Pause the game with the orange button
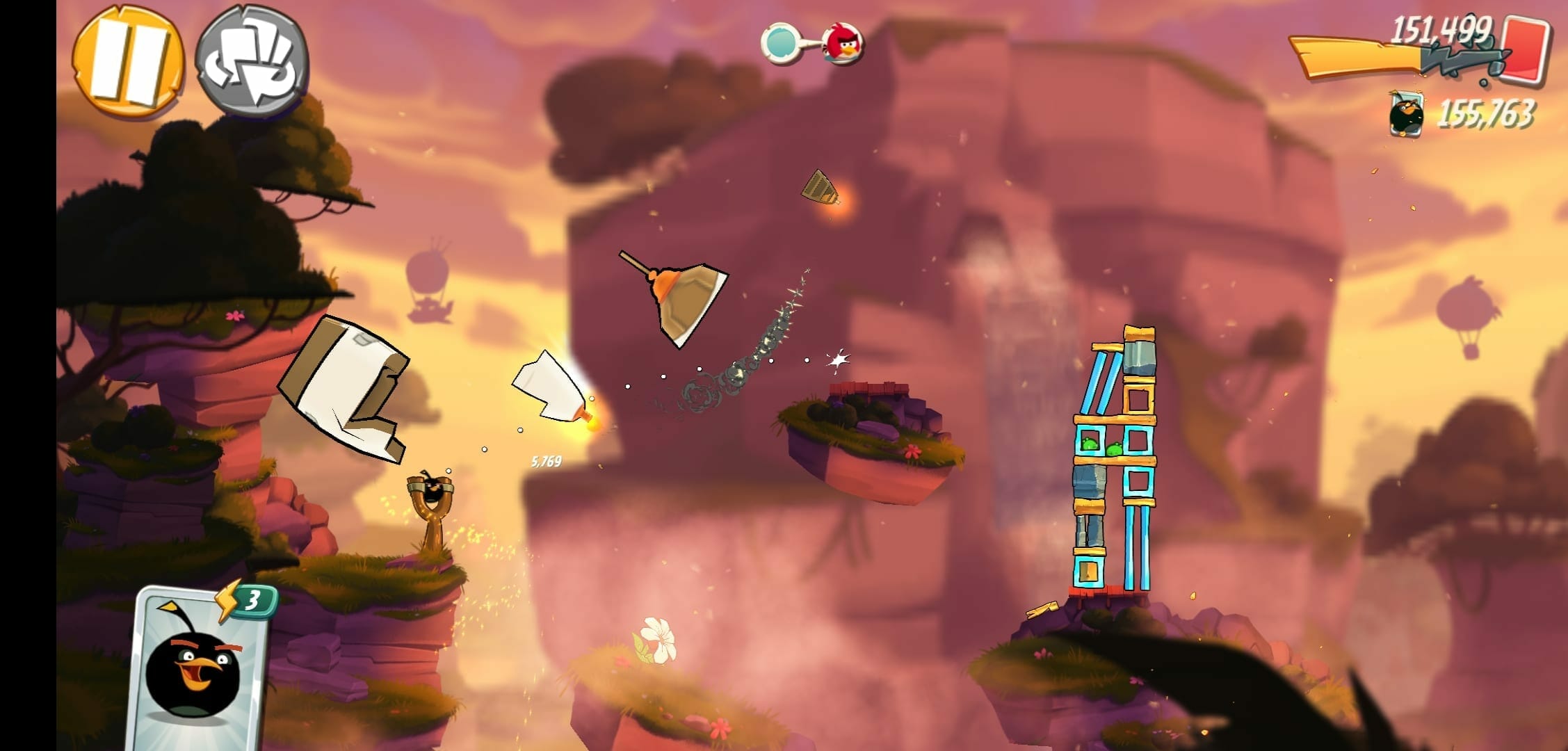The image size is (1568, 751). [129, 62]
